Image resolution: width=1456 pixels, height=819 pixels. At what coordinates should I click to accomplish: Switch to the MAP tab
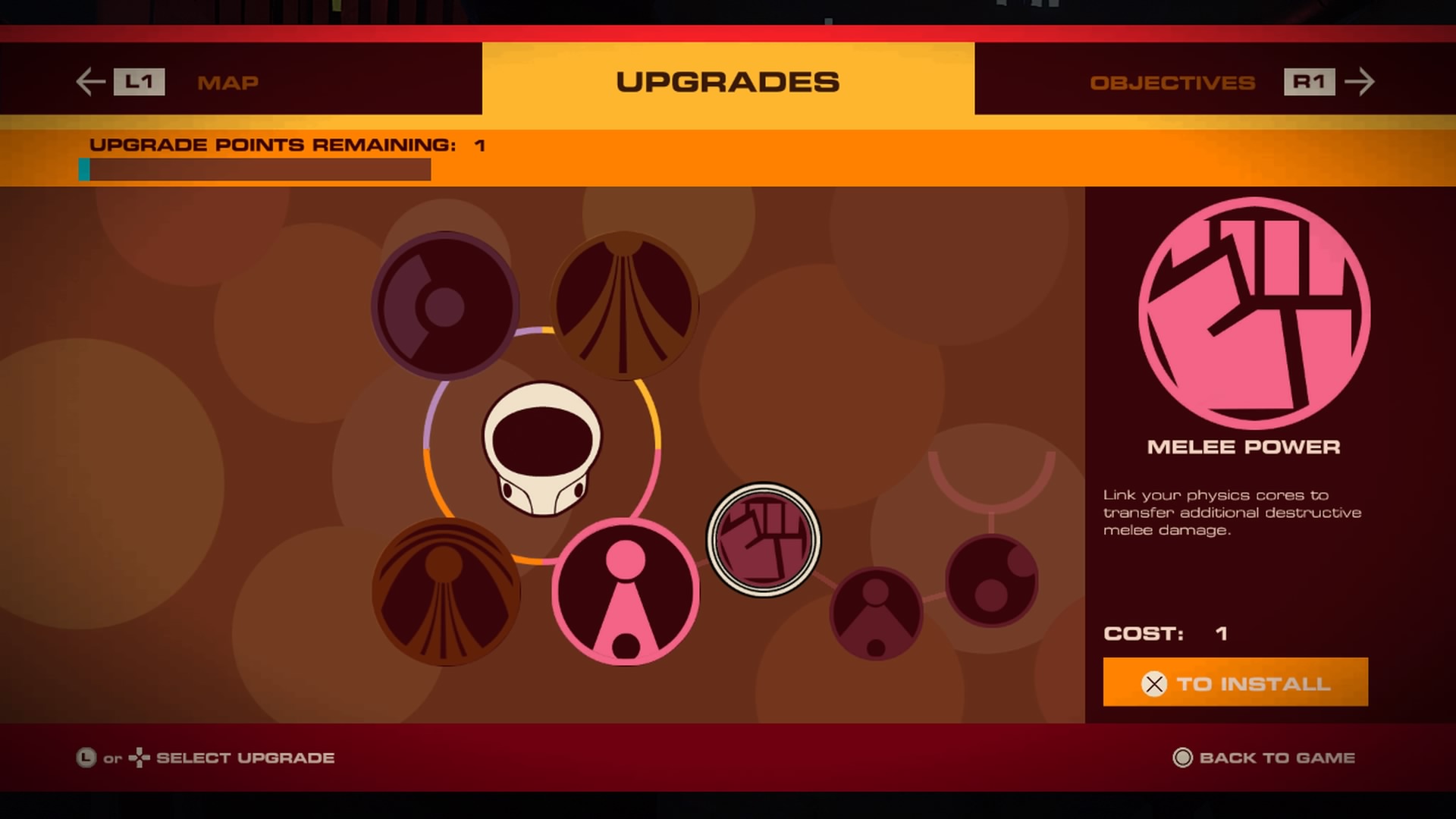(228, 83)
